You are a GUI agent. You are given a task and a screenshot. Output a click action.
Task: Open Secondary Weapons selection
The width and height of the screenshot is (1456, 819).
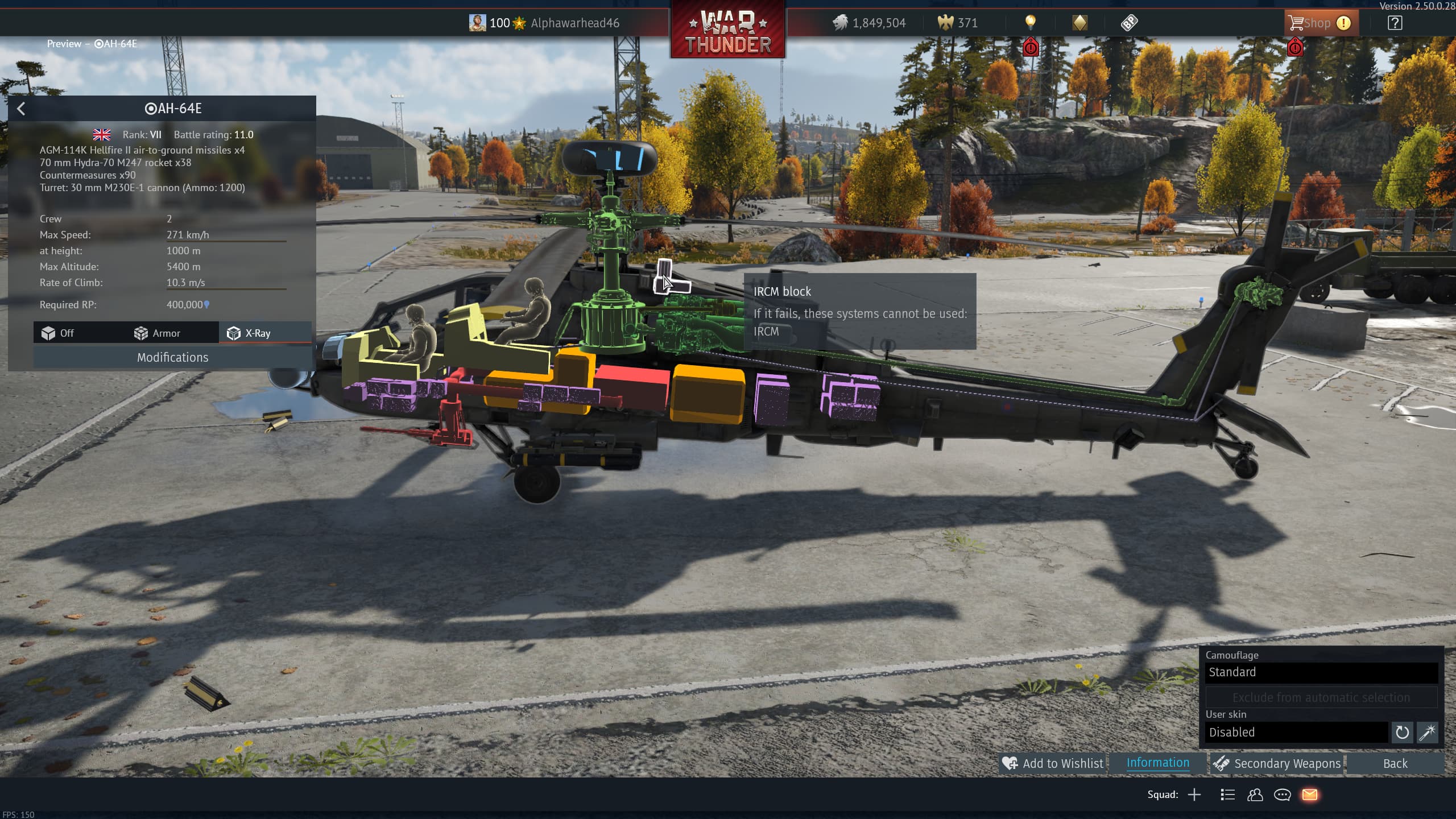pos(1277,763)
